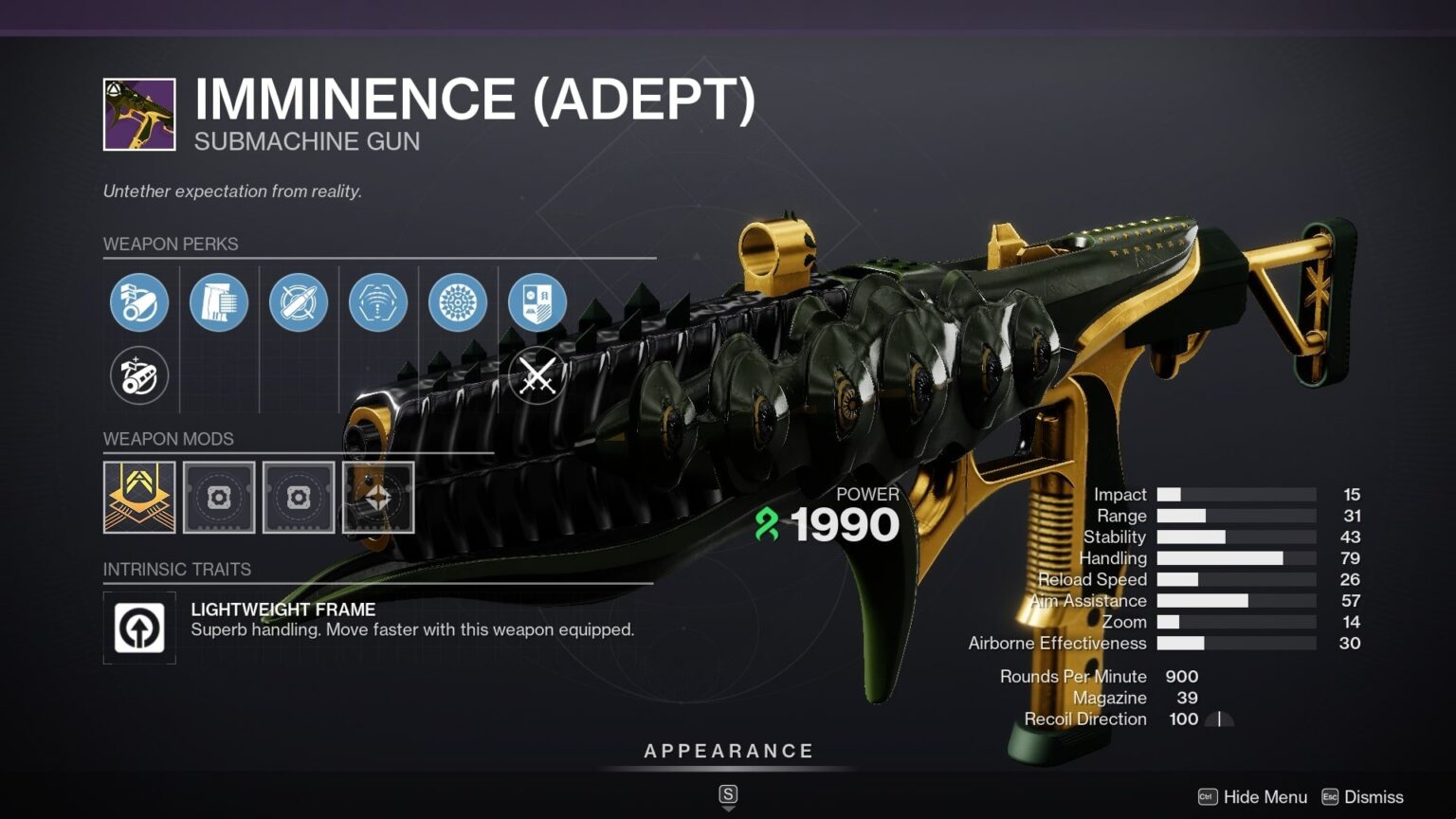Select the masterwork barrel icon below weapon perks
Viewport: 1456px width, 819px height.
(x=138, y=375)
